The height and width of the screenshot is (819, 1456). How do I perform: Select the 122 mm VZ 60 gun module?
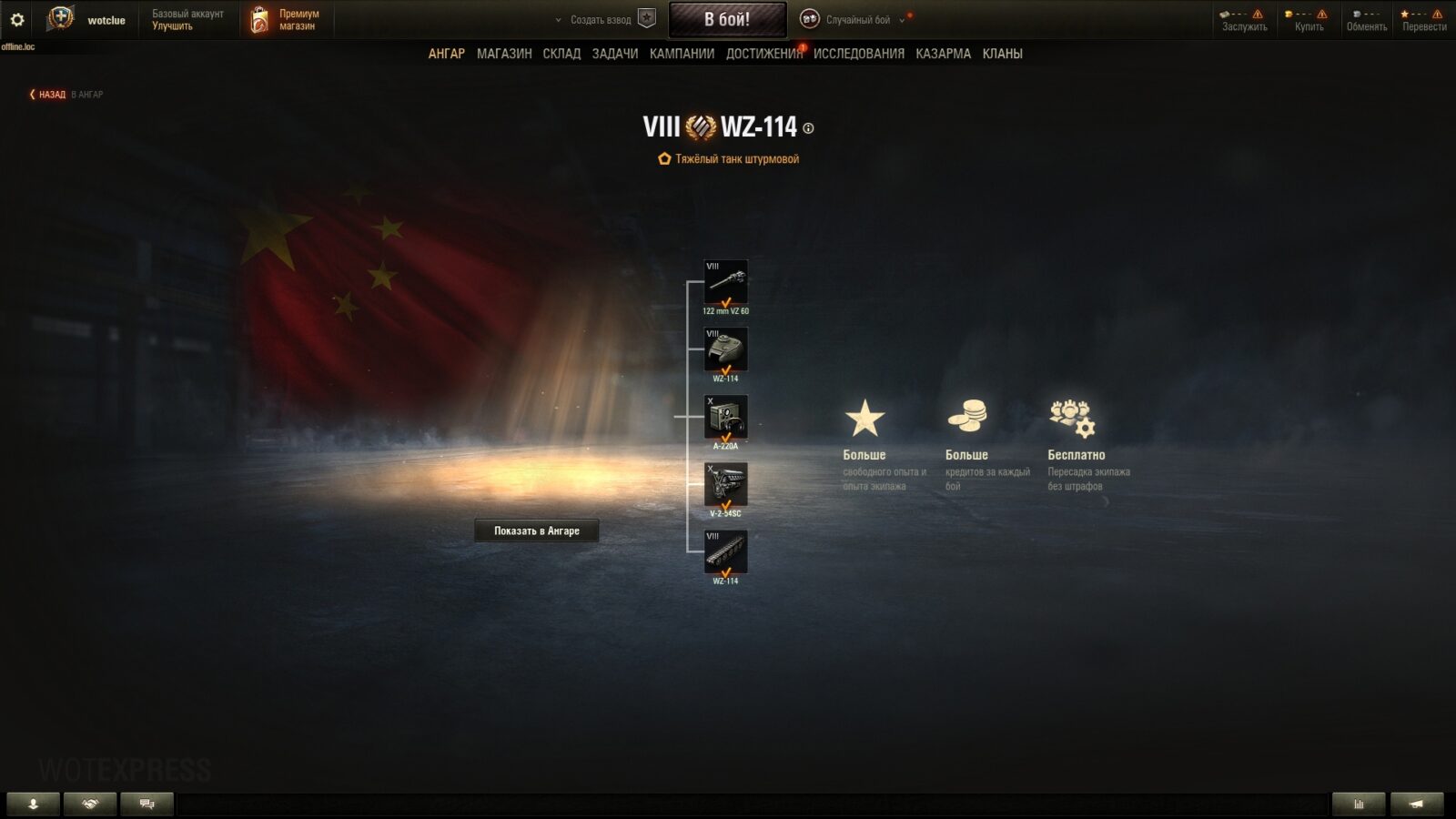pyautogui.click(x=725, y=282)
